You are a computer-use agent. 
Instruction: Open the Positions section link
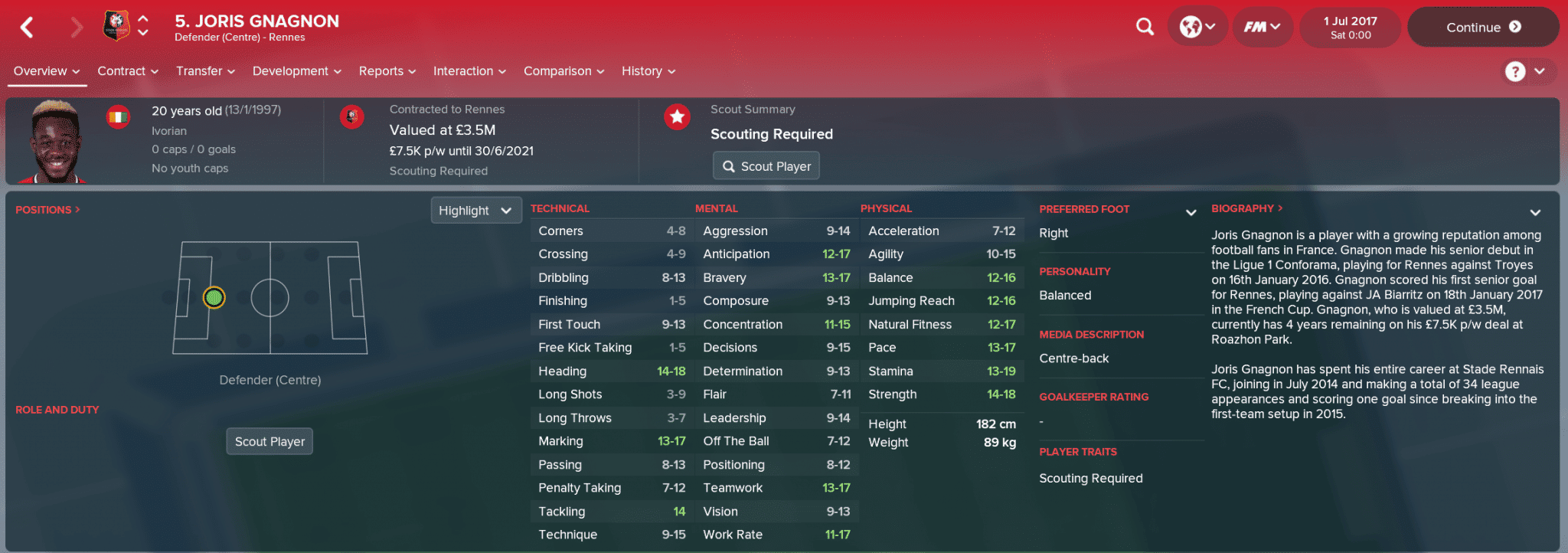[47, 210]
